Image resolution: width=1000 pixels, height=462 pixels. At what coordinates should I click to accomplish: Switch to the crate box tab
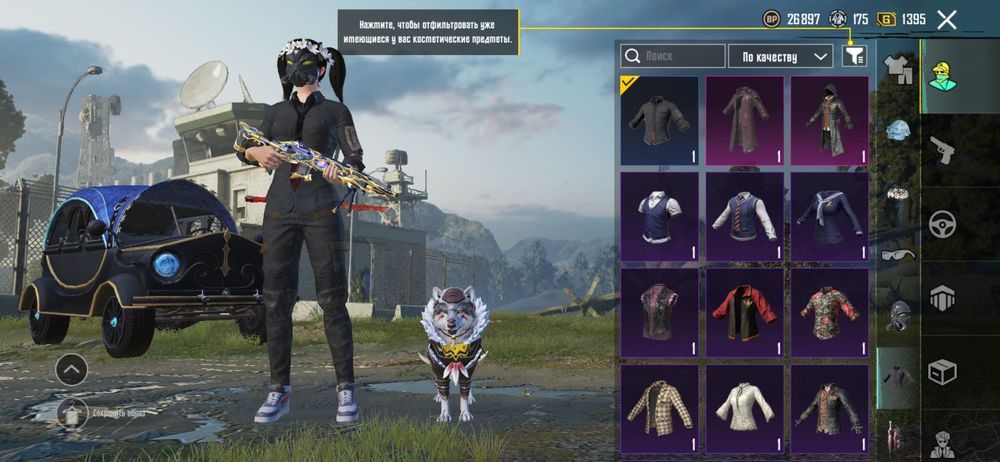[942, 371]
